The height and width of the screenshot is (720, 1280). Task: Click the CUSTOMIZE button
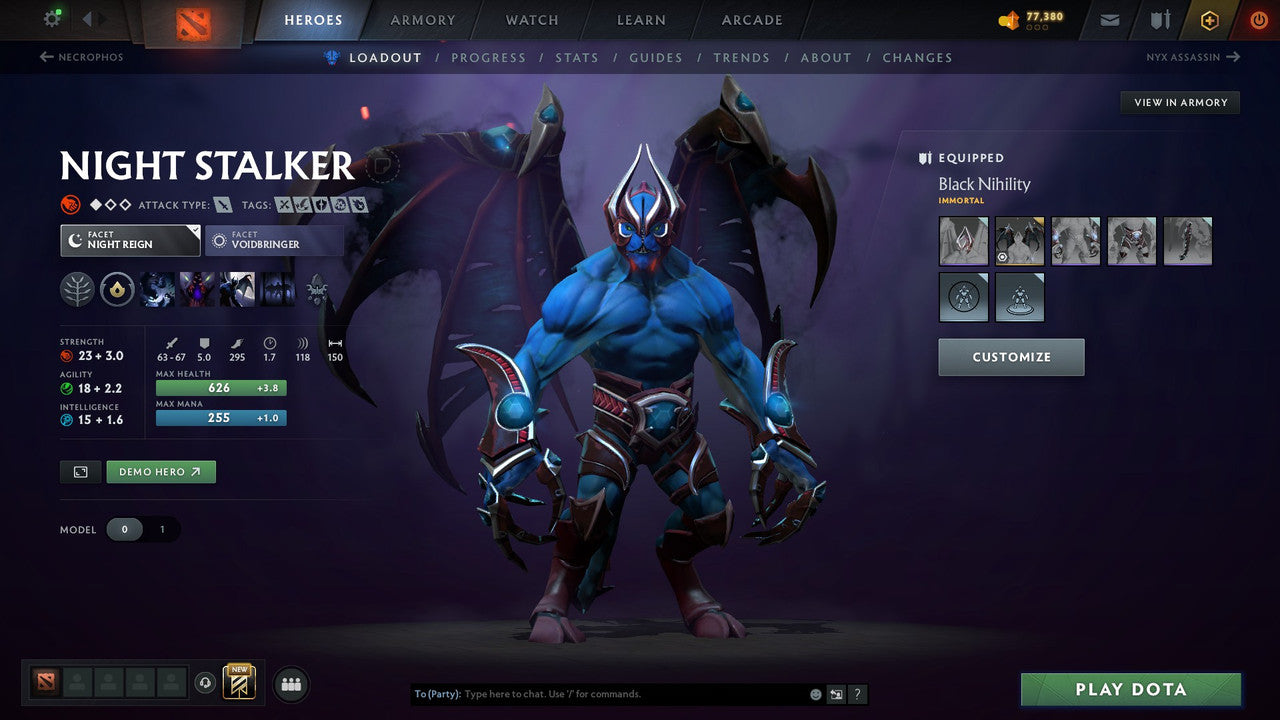(x=1011, y=357)
